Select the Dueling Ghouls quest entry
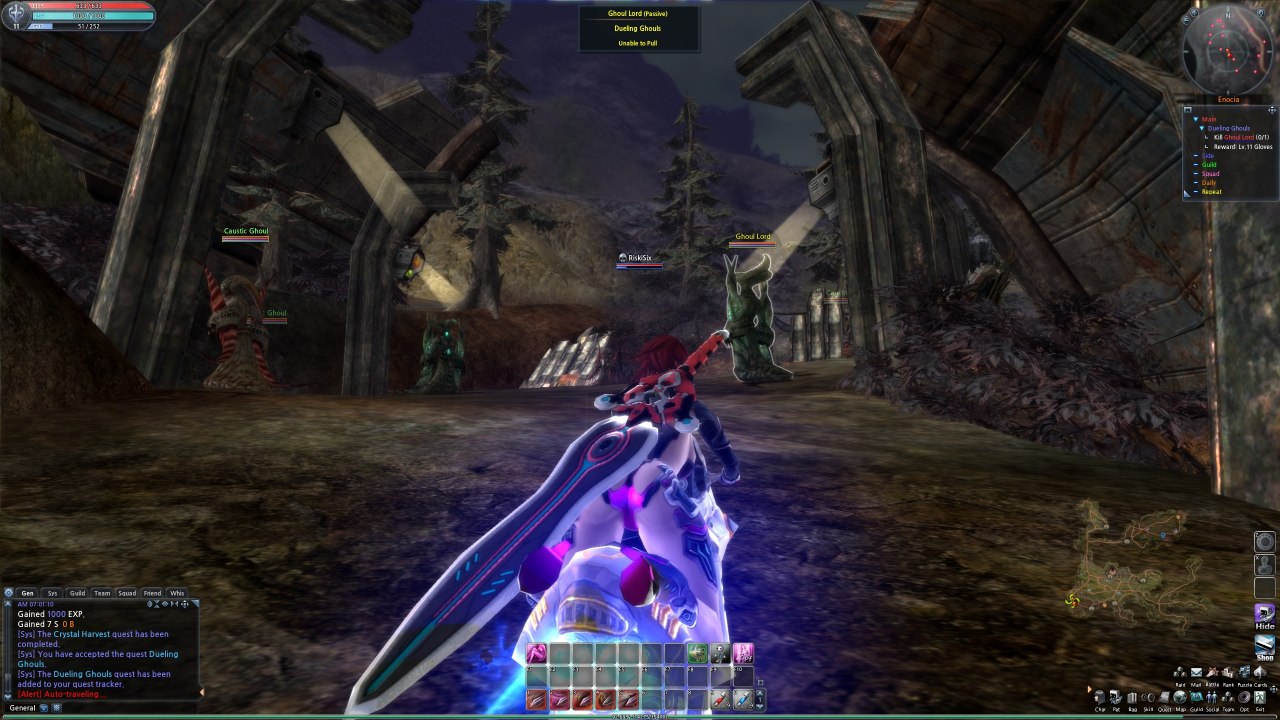 [x=1228, y=129]
